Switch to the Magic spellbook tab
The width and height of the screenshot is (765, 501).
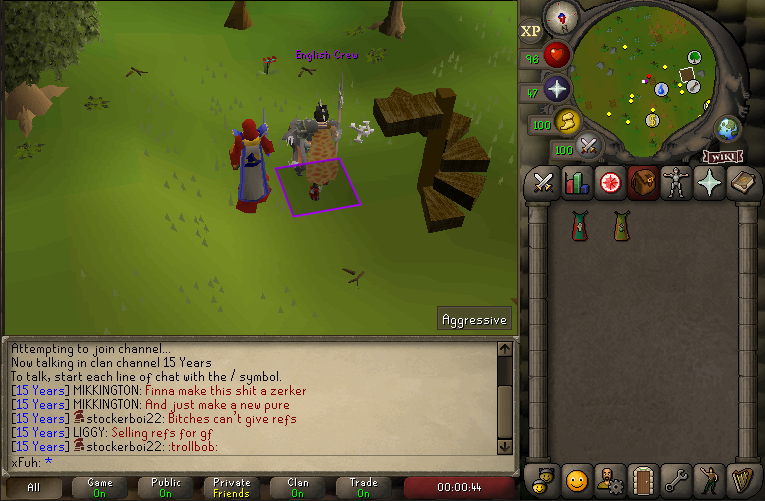[x=743, y=183]
